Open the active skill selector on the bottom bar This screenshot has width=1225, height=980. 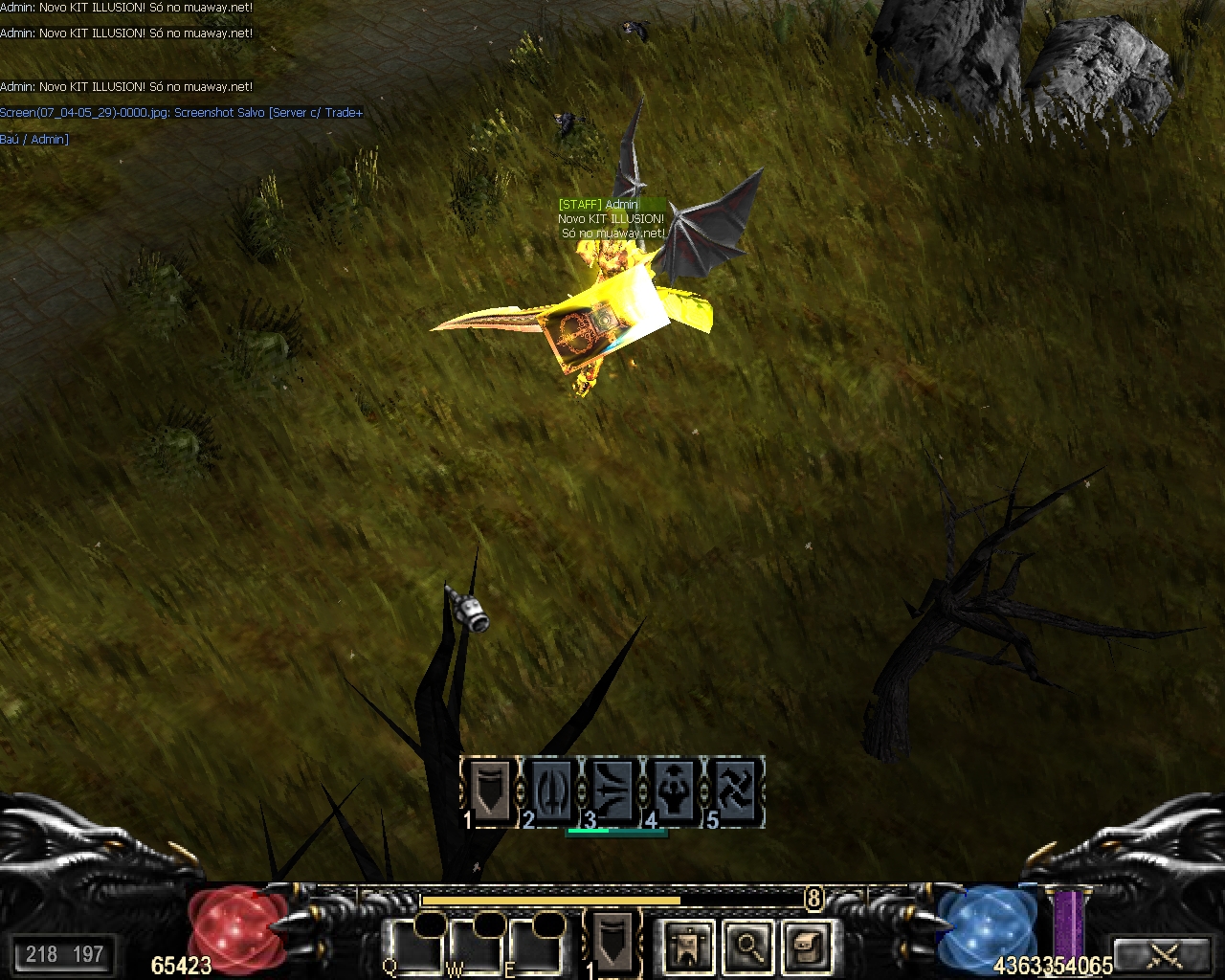point(612,942)
